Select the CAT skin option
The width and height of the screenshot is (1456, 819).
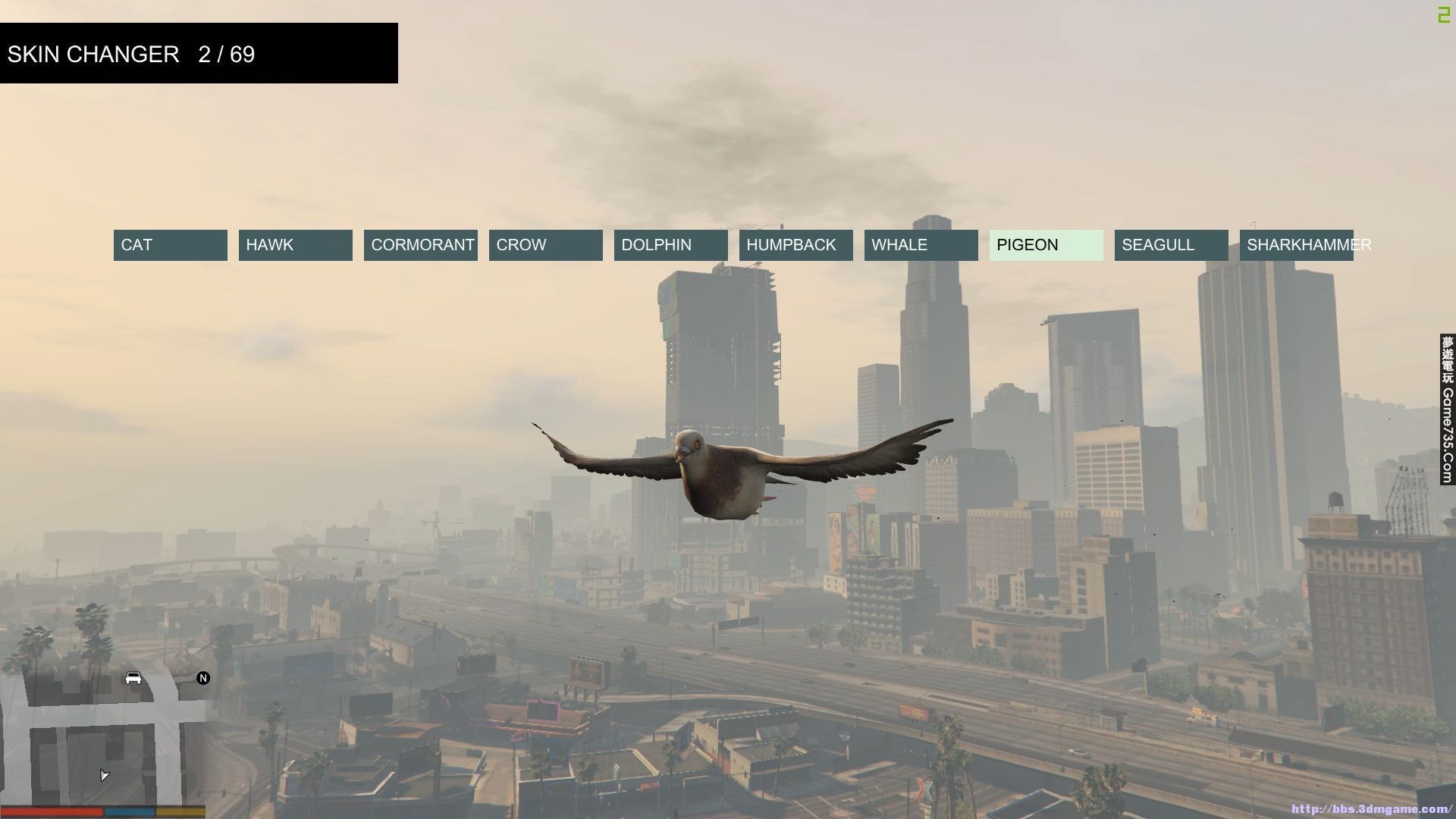(x=171, y=245)
